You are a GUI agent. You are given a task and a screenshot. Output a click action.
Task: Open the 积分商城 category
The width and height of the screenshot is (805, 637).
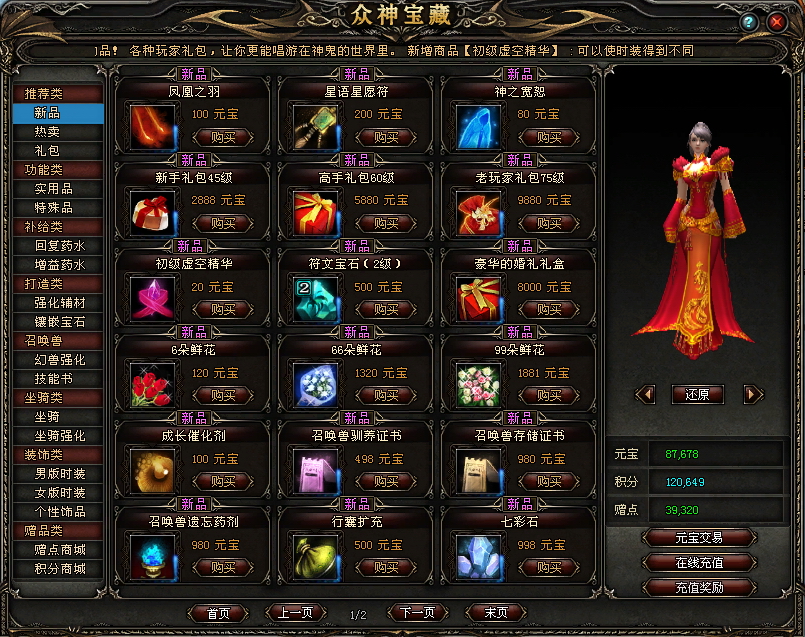60,569
